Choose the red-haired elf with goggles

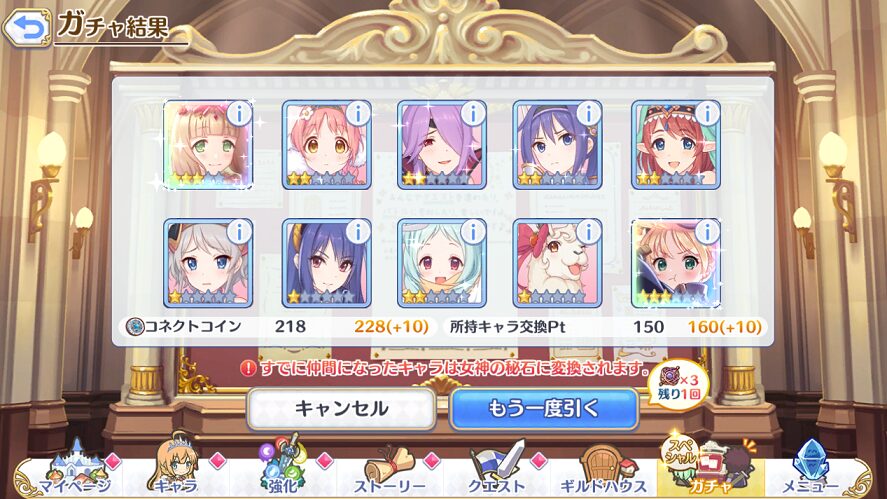(x=675, y=145)
